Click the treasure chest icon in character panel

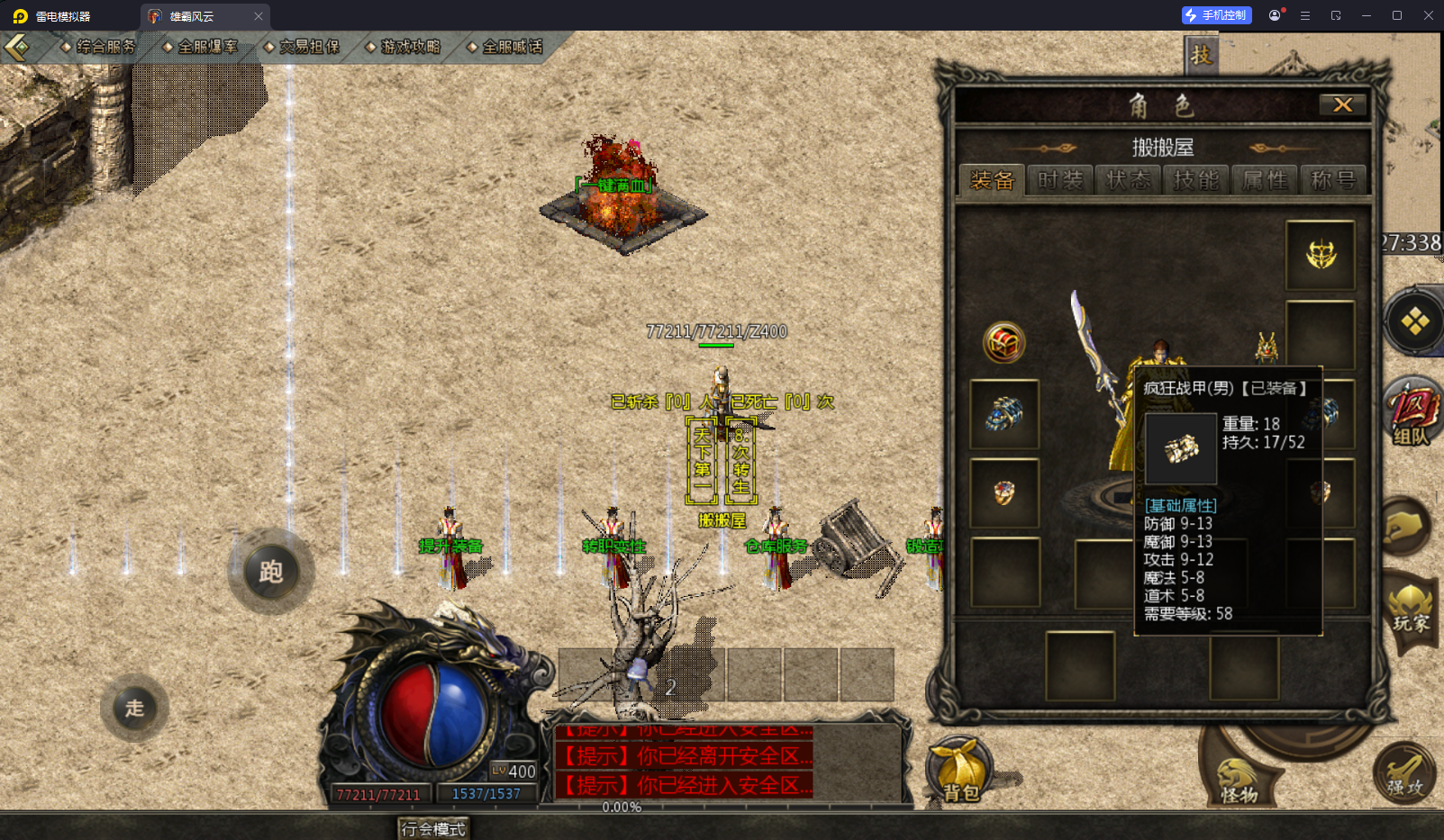[x=1004, y=342]
